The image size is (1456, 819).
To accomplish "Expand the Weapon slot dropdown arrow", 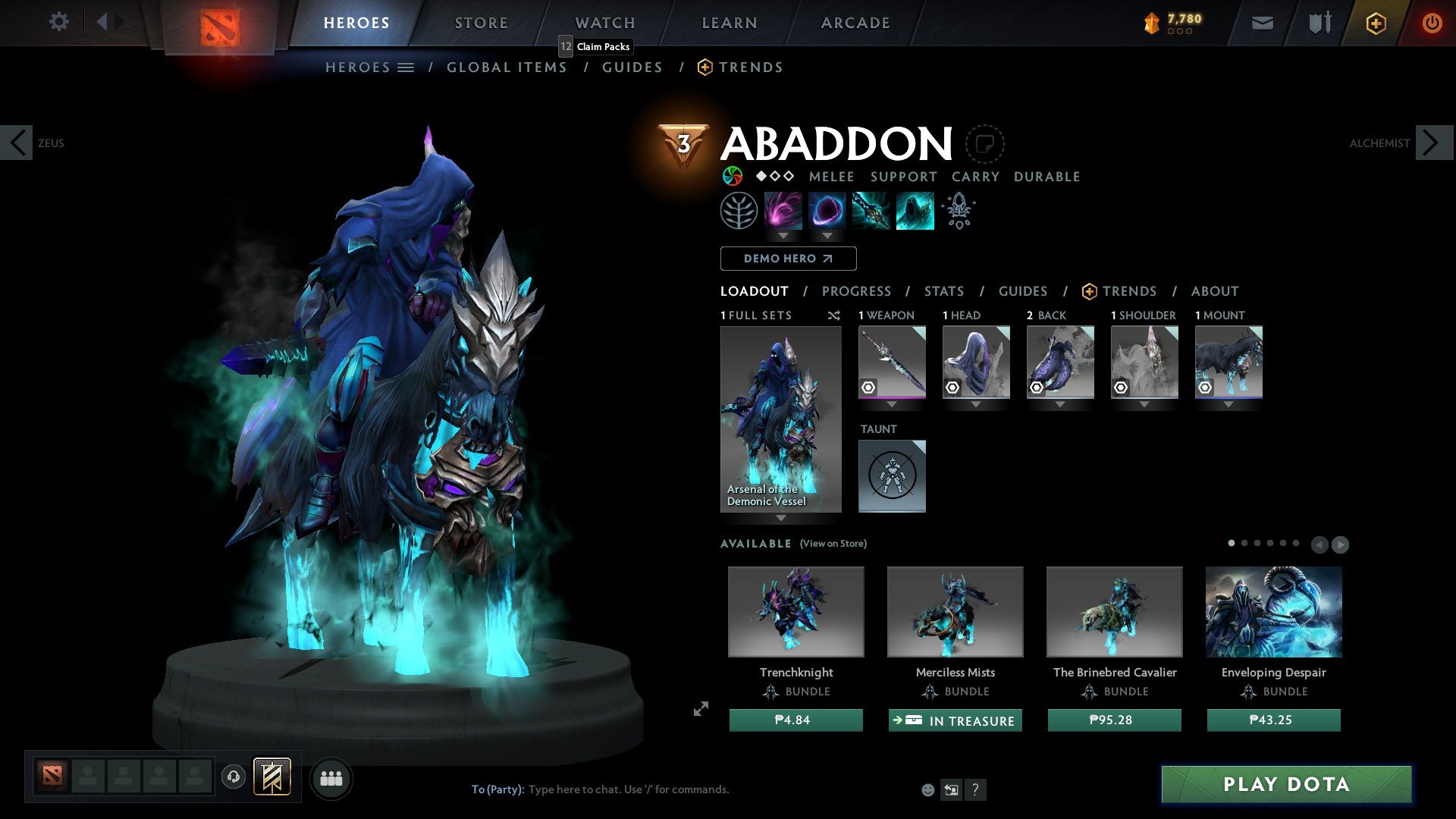I will coord(892,405).
